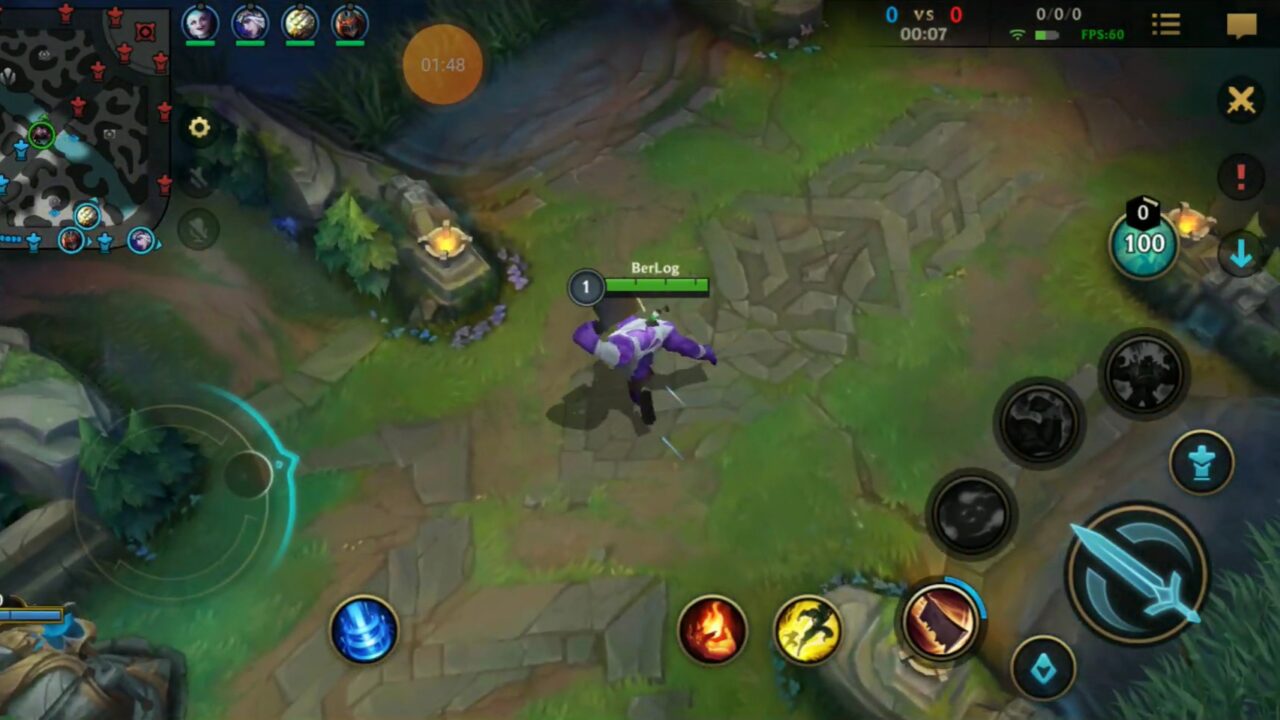Open the in-game settings gear

pyautogui.click(x=198, y=127)
